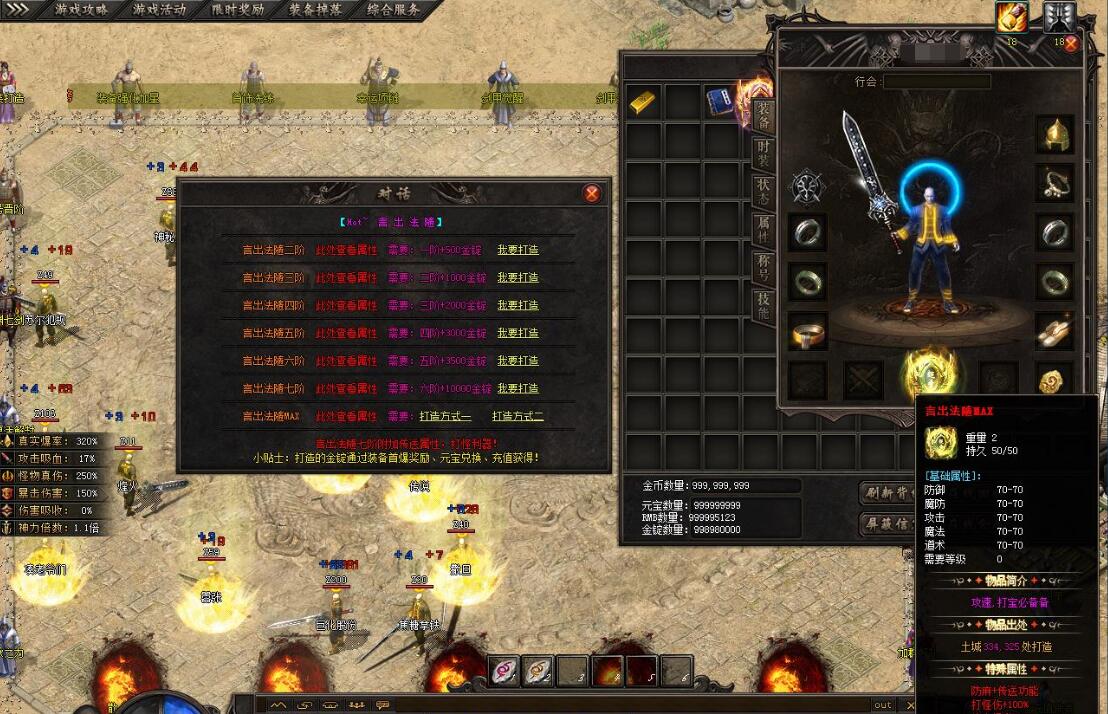Click the 刷新背包 button

pyautogui.click(x=886, y=492)
